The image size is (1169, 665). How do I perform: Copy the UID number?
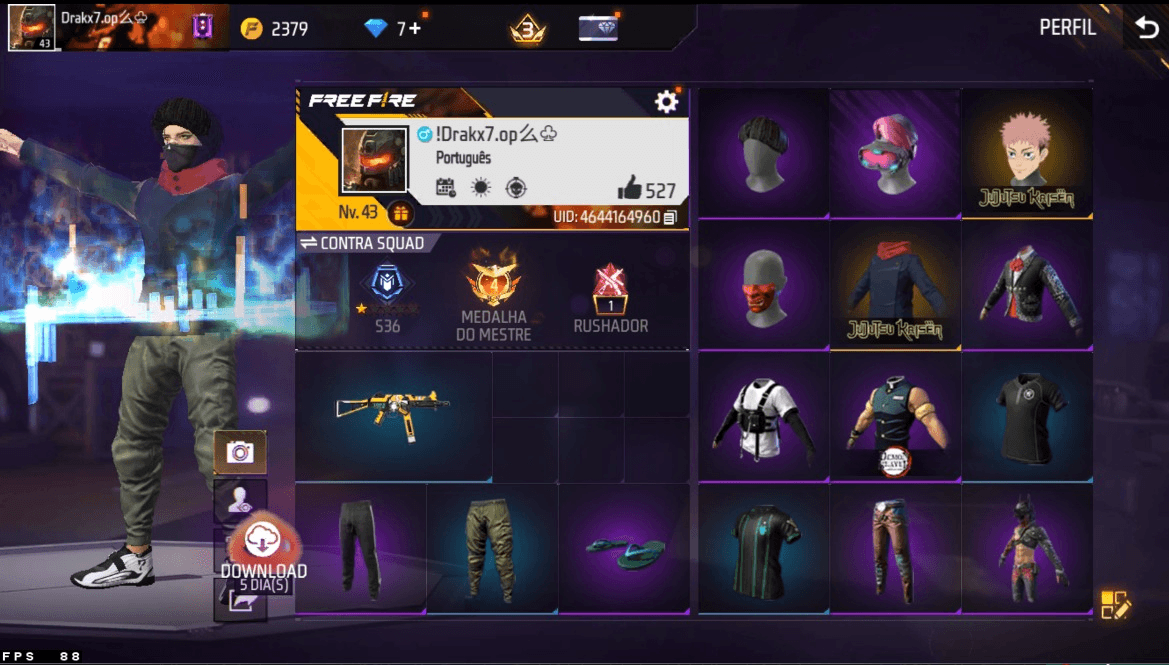669,217
